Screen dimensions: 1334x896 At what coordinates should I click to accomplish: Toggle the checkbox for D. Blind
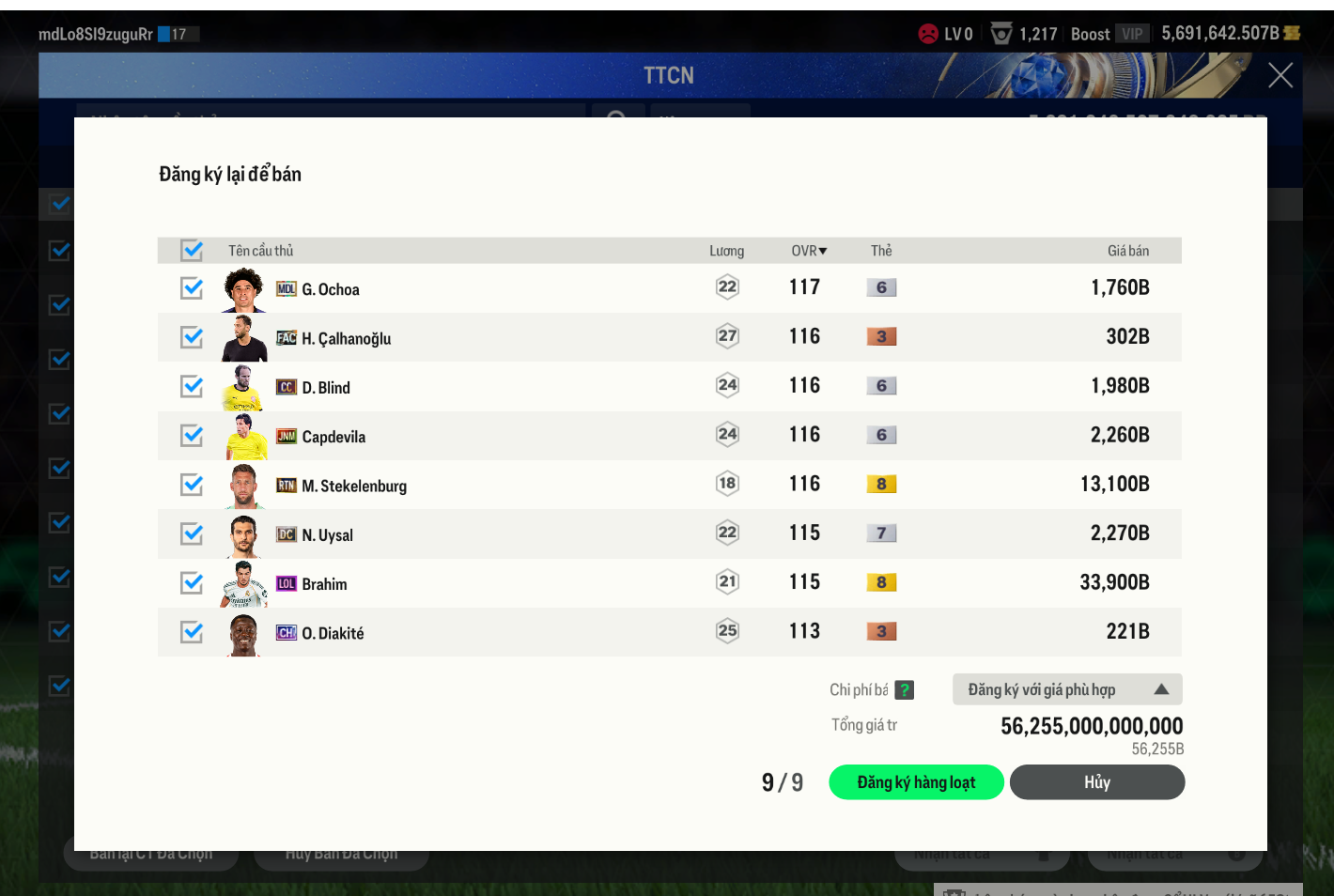[x=192, y=386]
